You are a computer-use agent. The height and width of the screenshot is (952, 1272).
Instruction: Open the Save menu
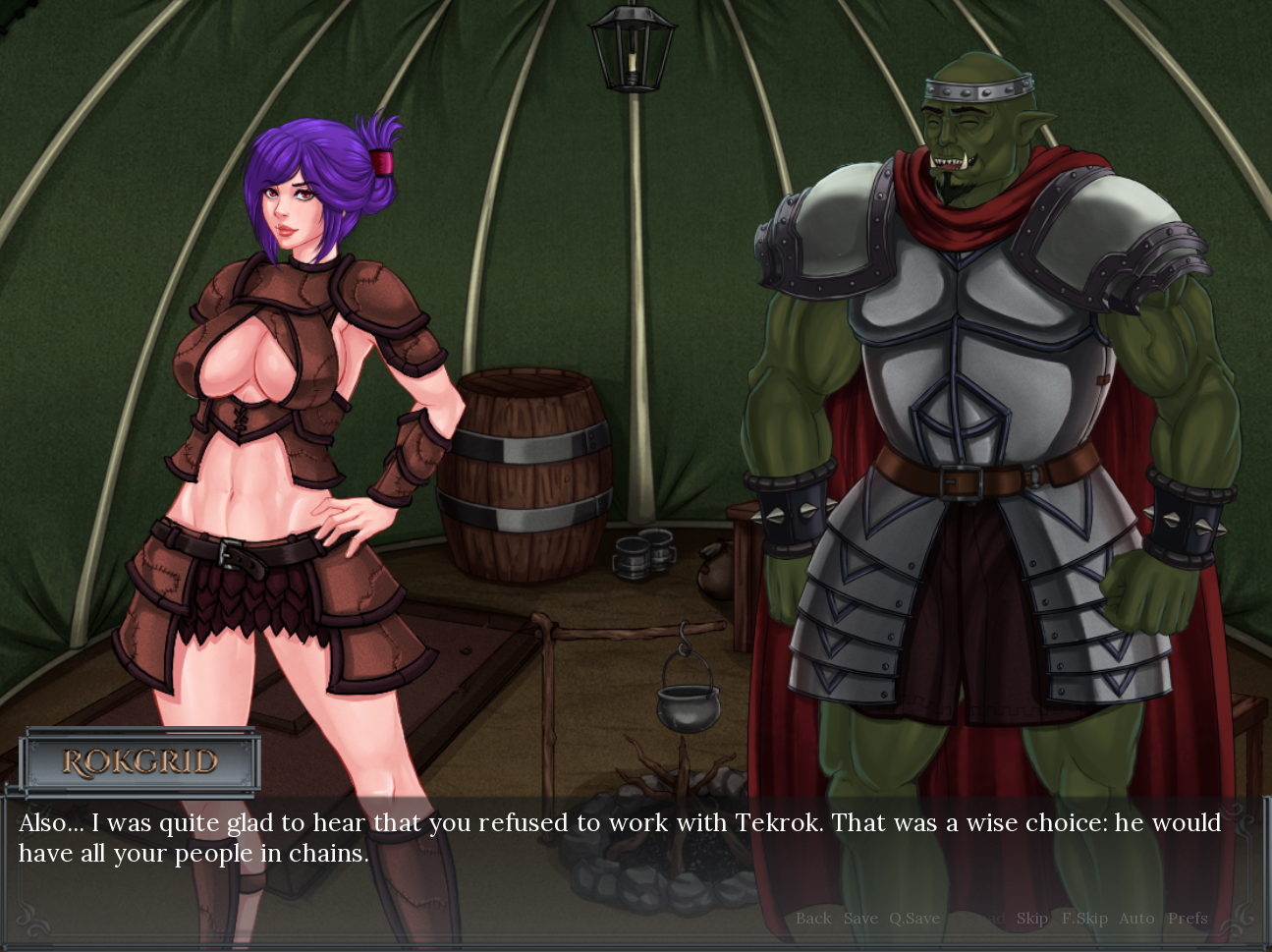coord(860,919)
